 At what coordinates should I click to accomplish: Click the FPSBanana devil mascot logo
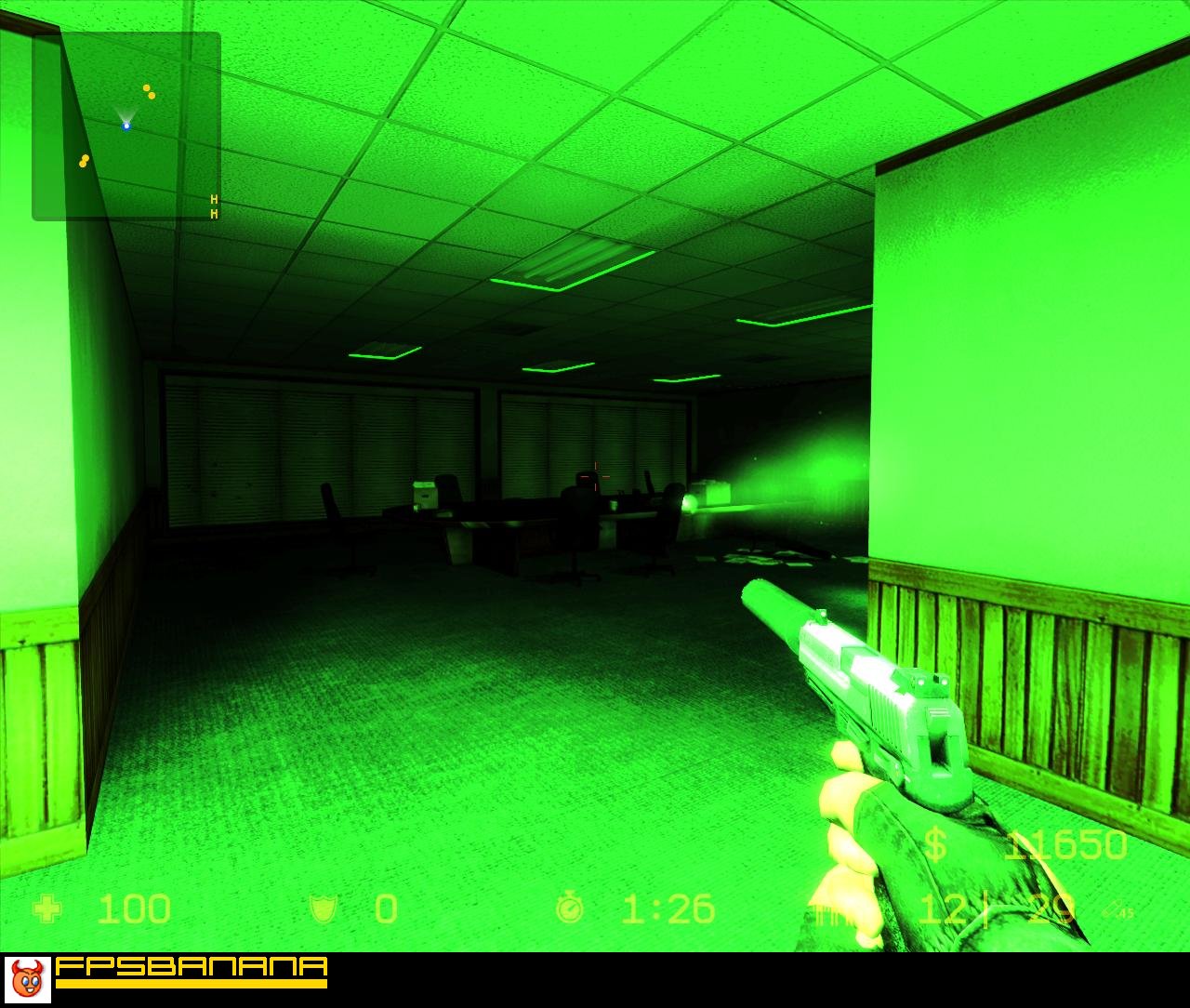tap(27, 978)
